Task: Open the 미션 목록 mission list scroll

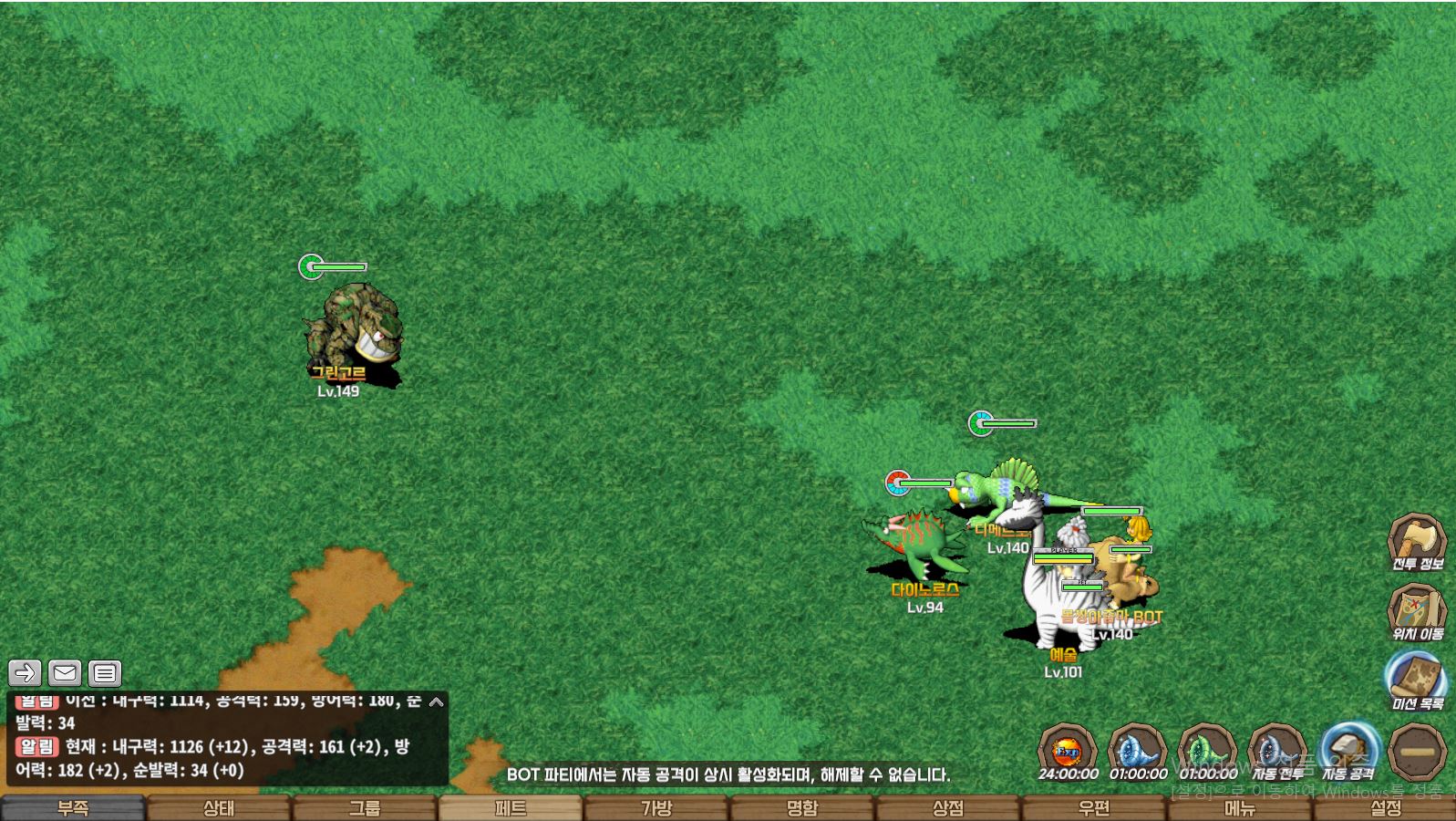Action: (x=1417, y=680)
